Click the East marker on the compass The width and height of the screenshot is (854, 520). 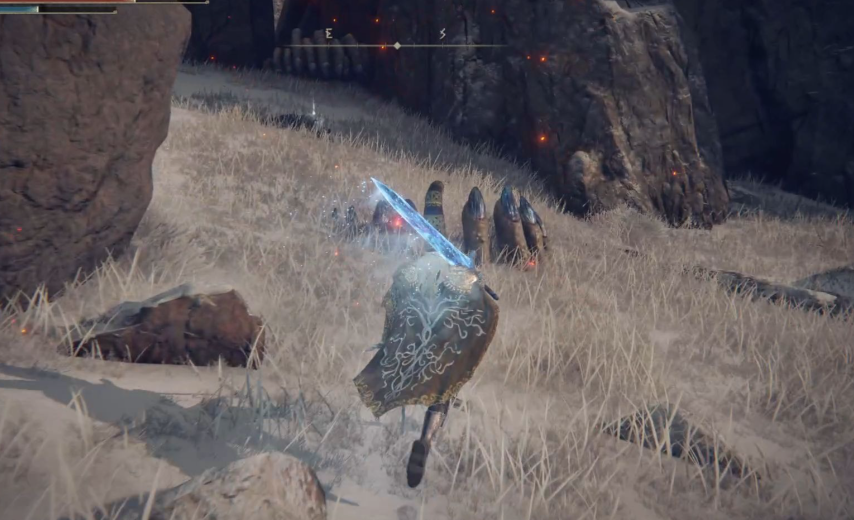pyautogui.click(x=328, y=34)
